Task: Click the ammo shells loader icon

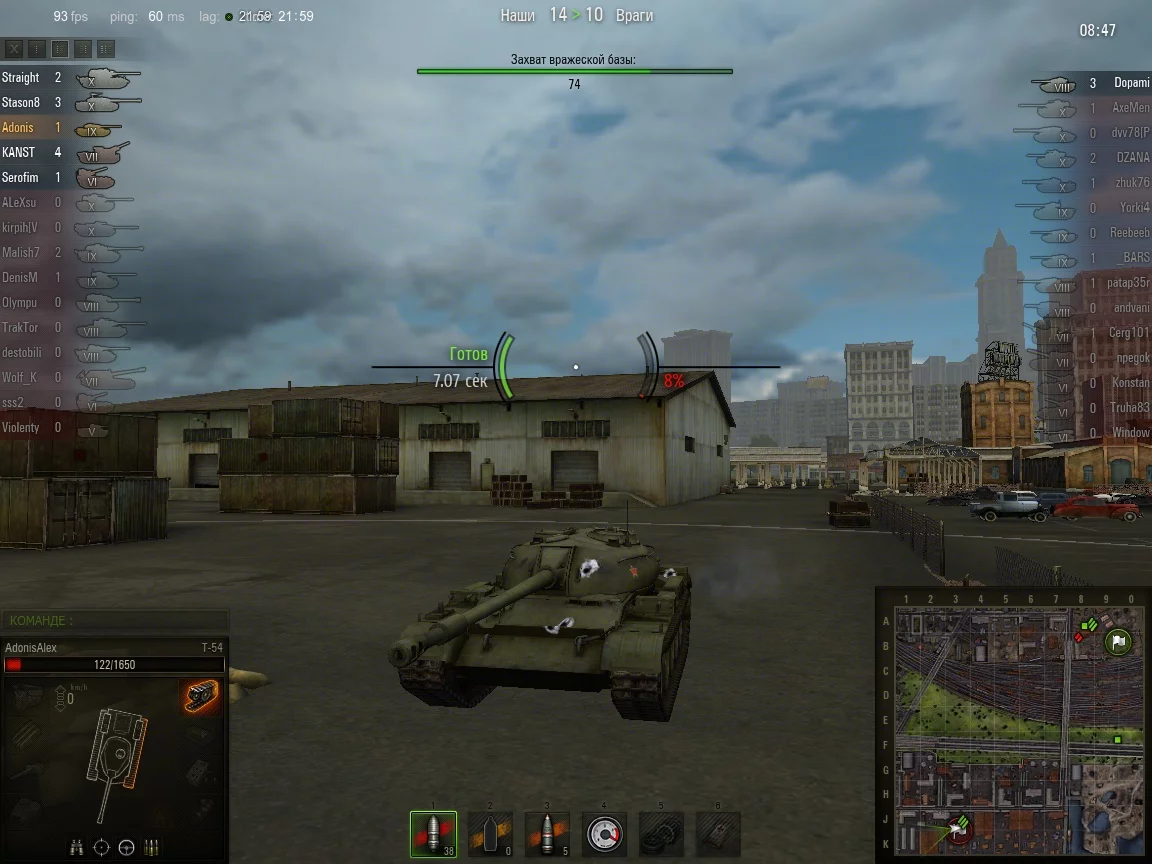Action: tap(152, 848)
